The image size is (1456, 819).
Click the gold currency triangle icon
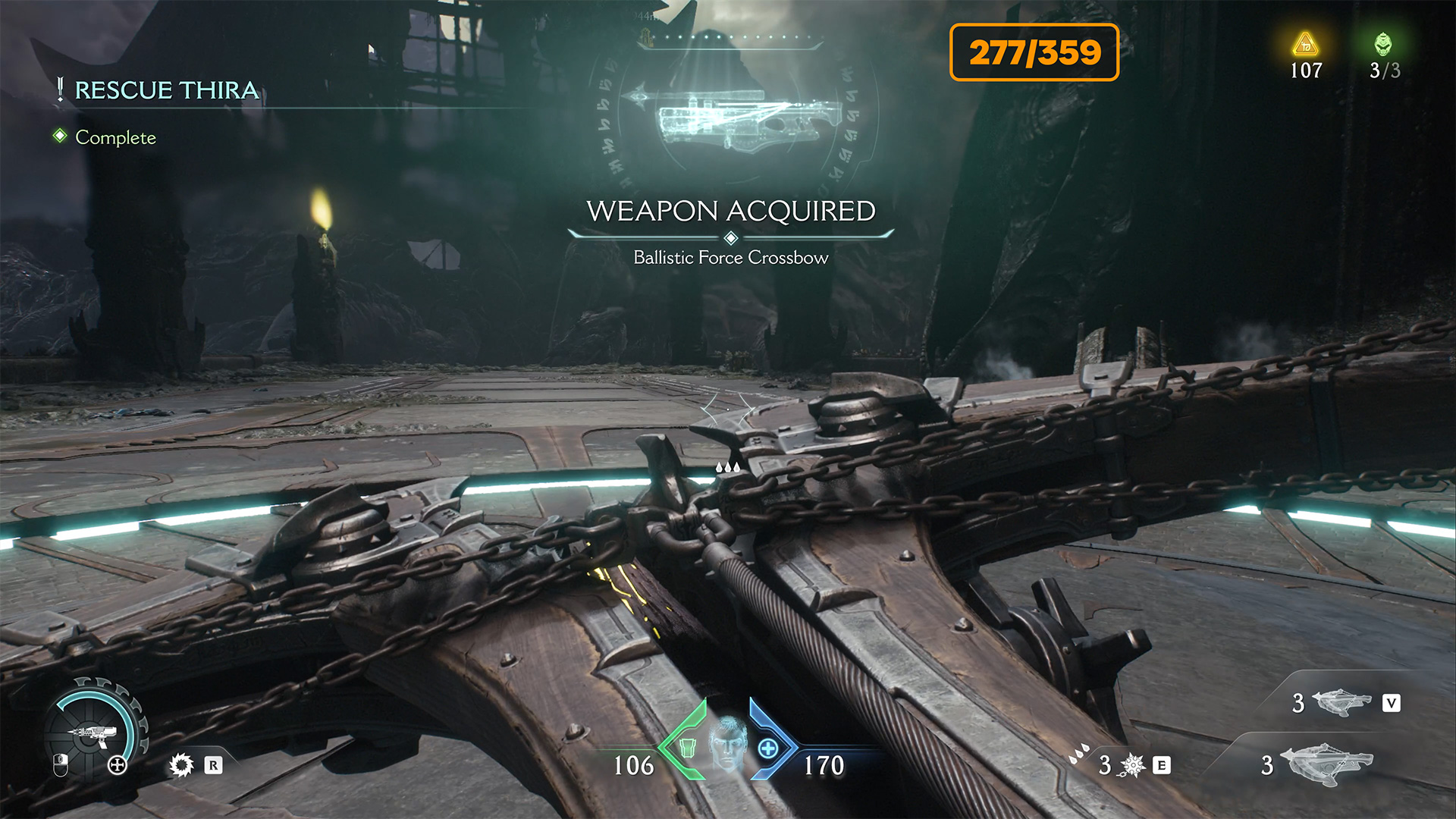pos(1305,45)
